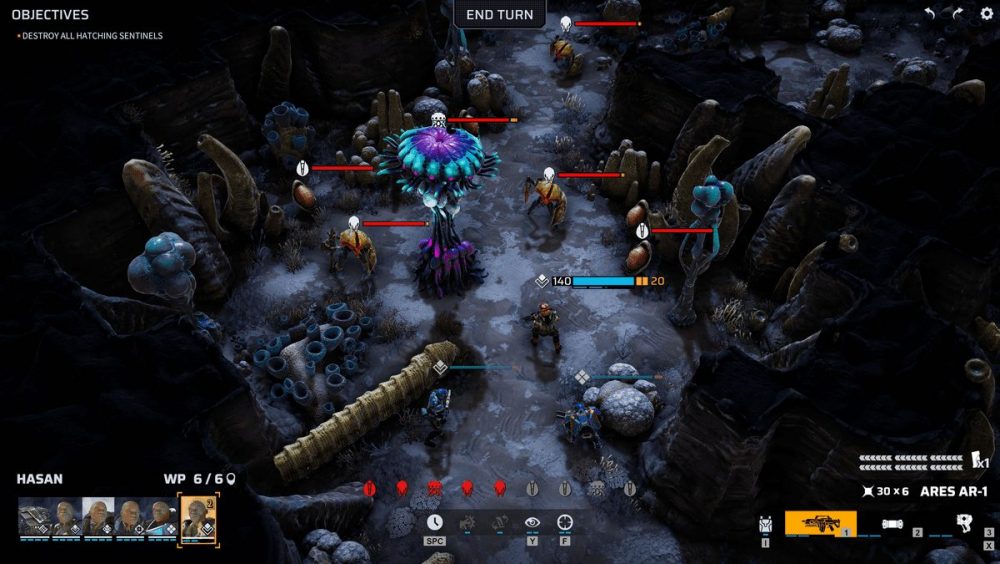Select the crosshair aim ability
This screenshot has width=1000, height=564.
coord(565,522)
